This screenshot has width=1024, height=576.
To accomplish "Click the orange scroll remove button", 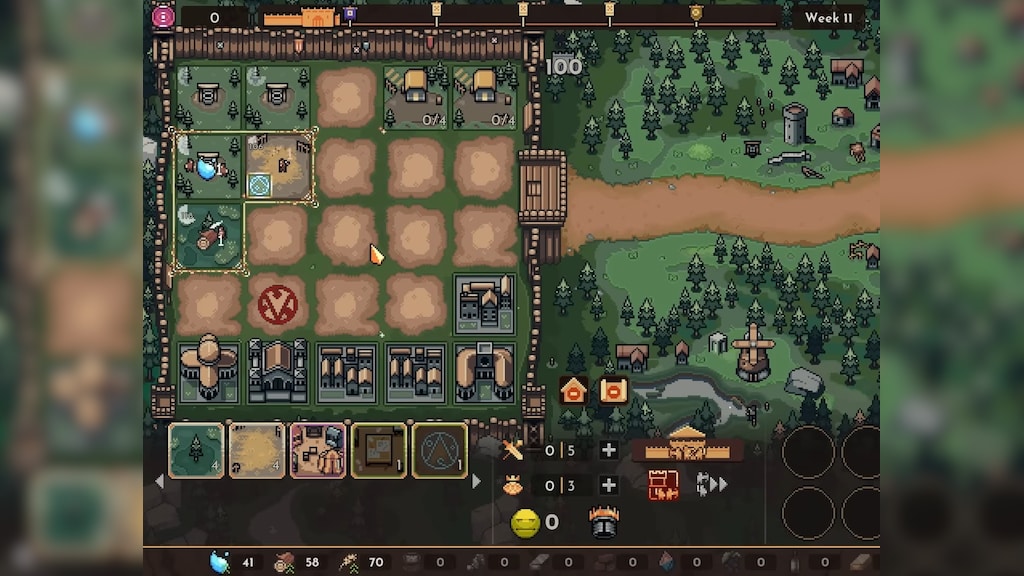I will click(x=612, y=390).
